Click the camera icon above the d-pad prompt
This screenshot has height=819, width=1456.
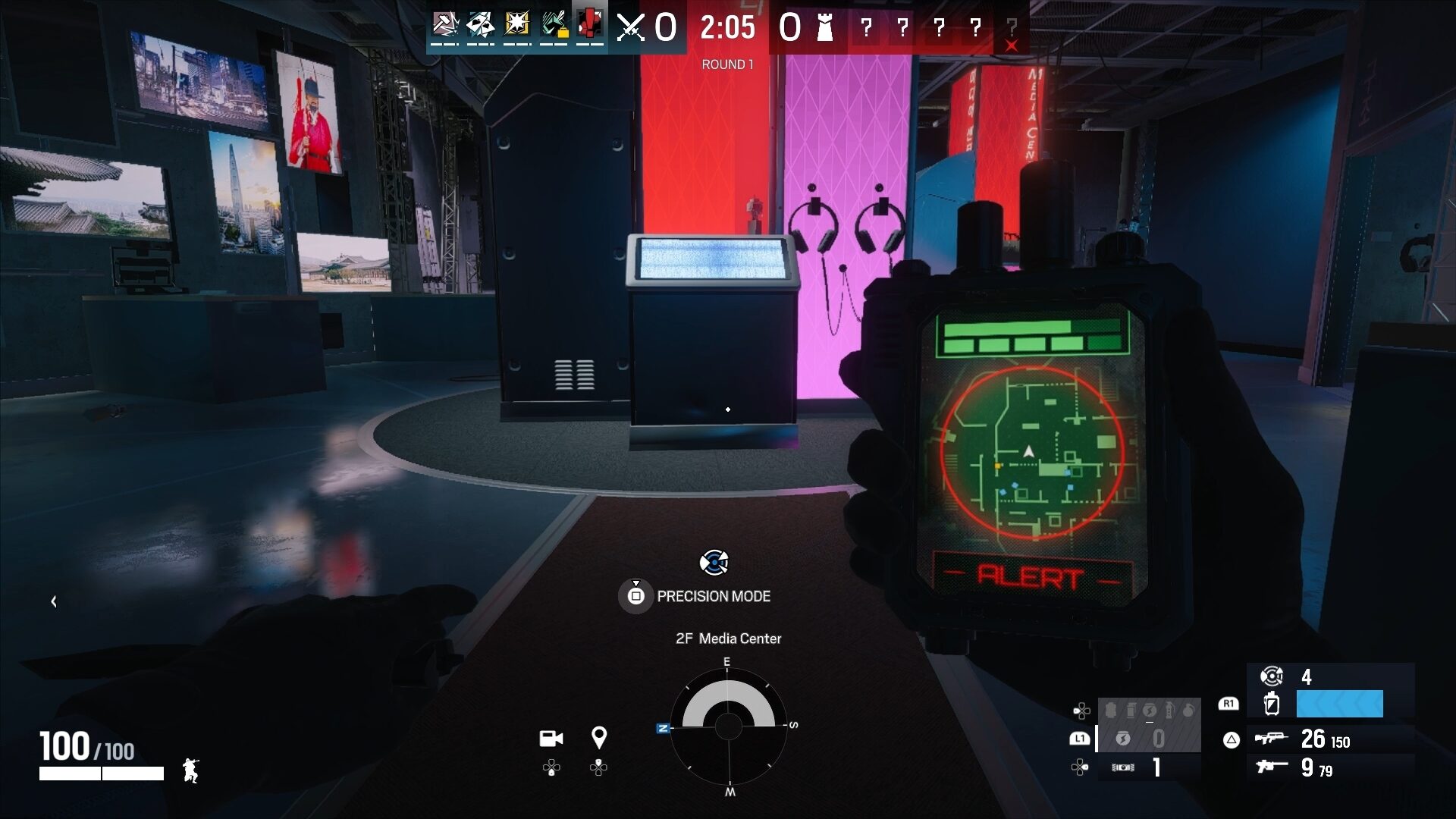[x=551, y=738]
